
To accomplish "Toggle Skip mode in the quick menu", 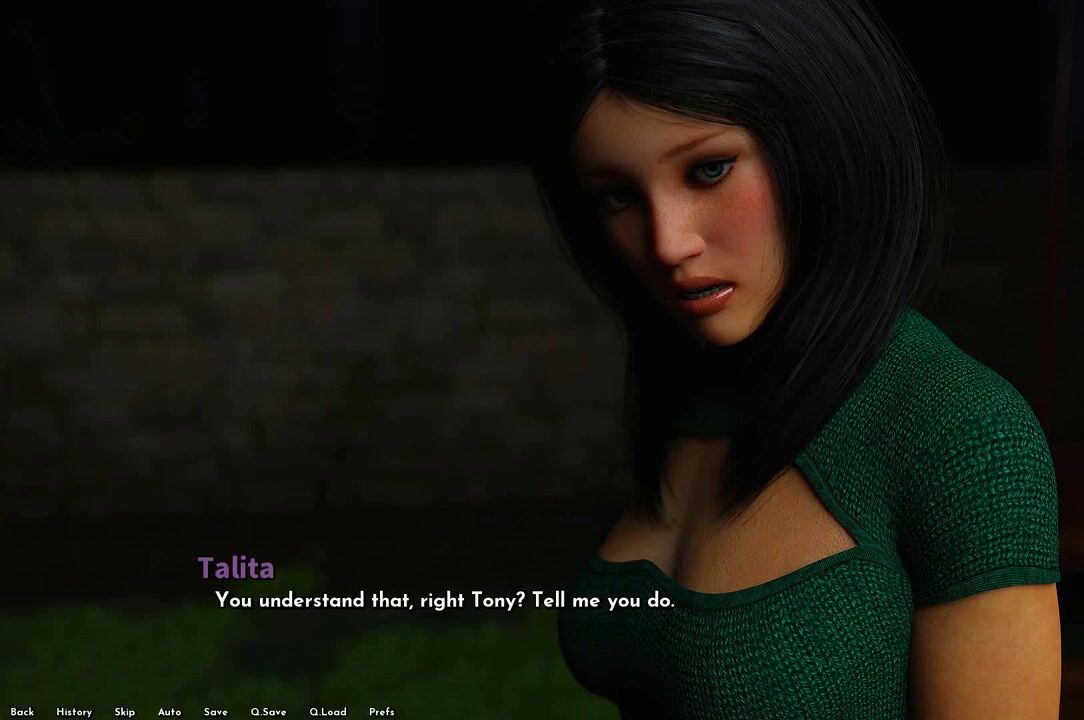I will 125,712.
